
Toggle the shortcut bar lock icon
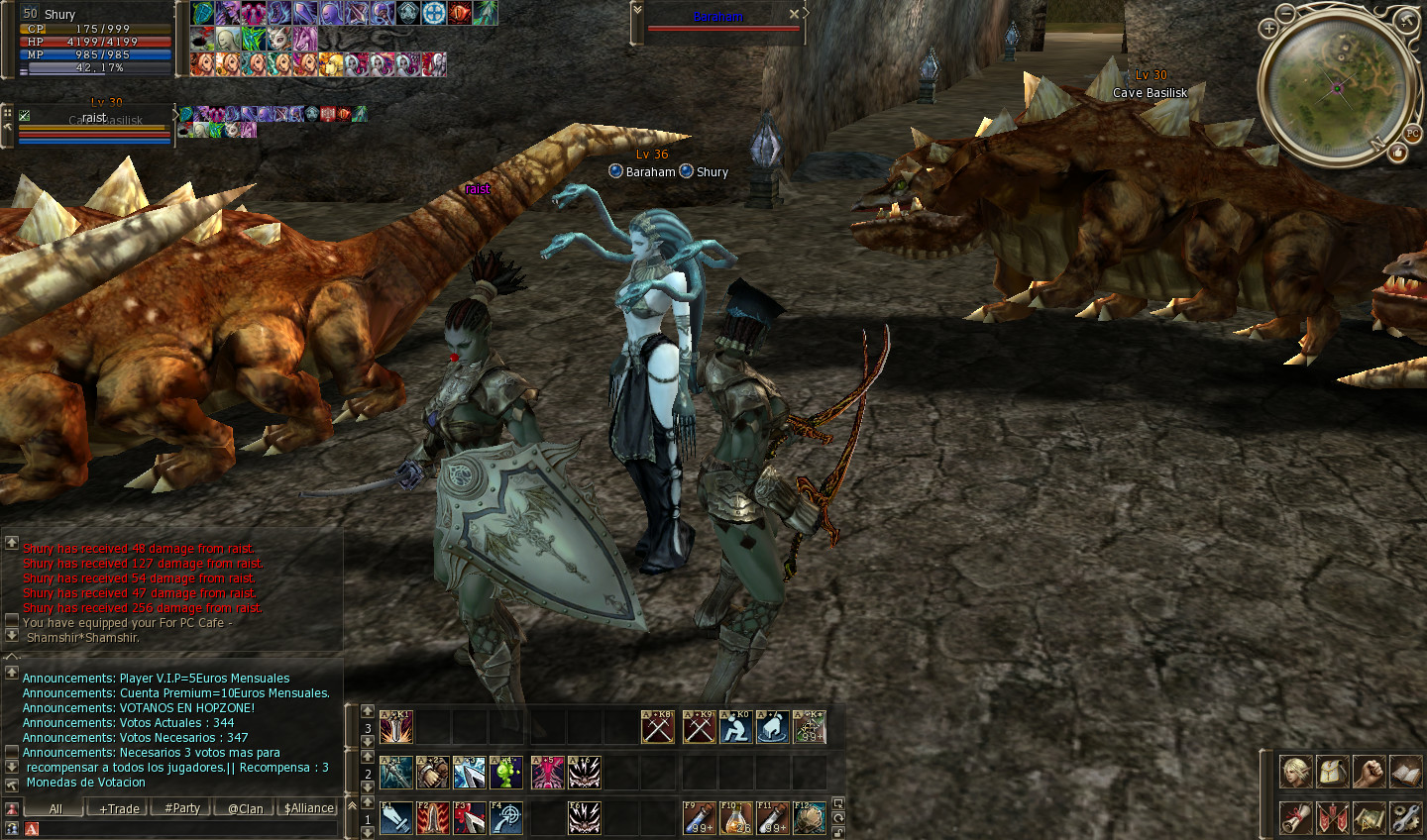click(837, 830)
